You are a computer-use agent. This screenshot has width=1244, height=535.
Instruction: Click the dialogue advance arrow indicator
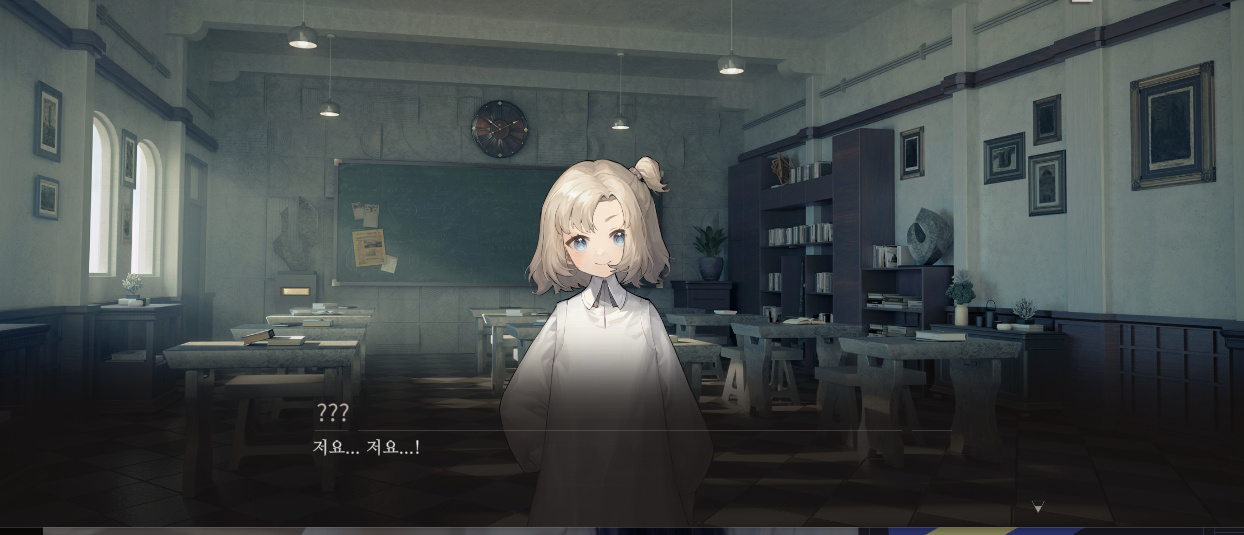(x=1037, y=508)
